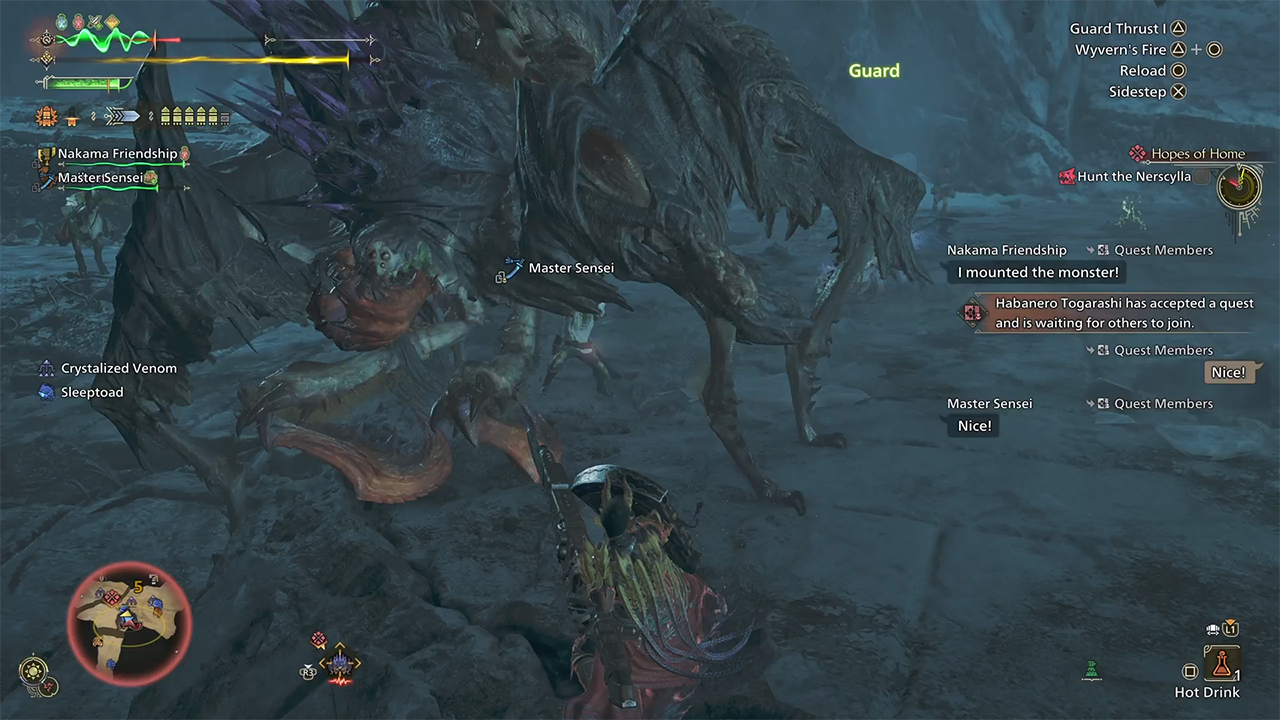Select Nakama Friendship in the party list
This screenshot has width=1280, height=720.
pyautogui.click(x=117, y=154)
